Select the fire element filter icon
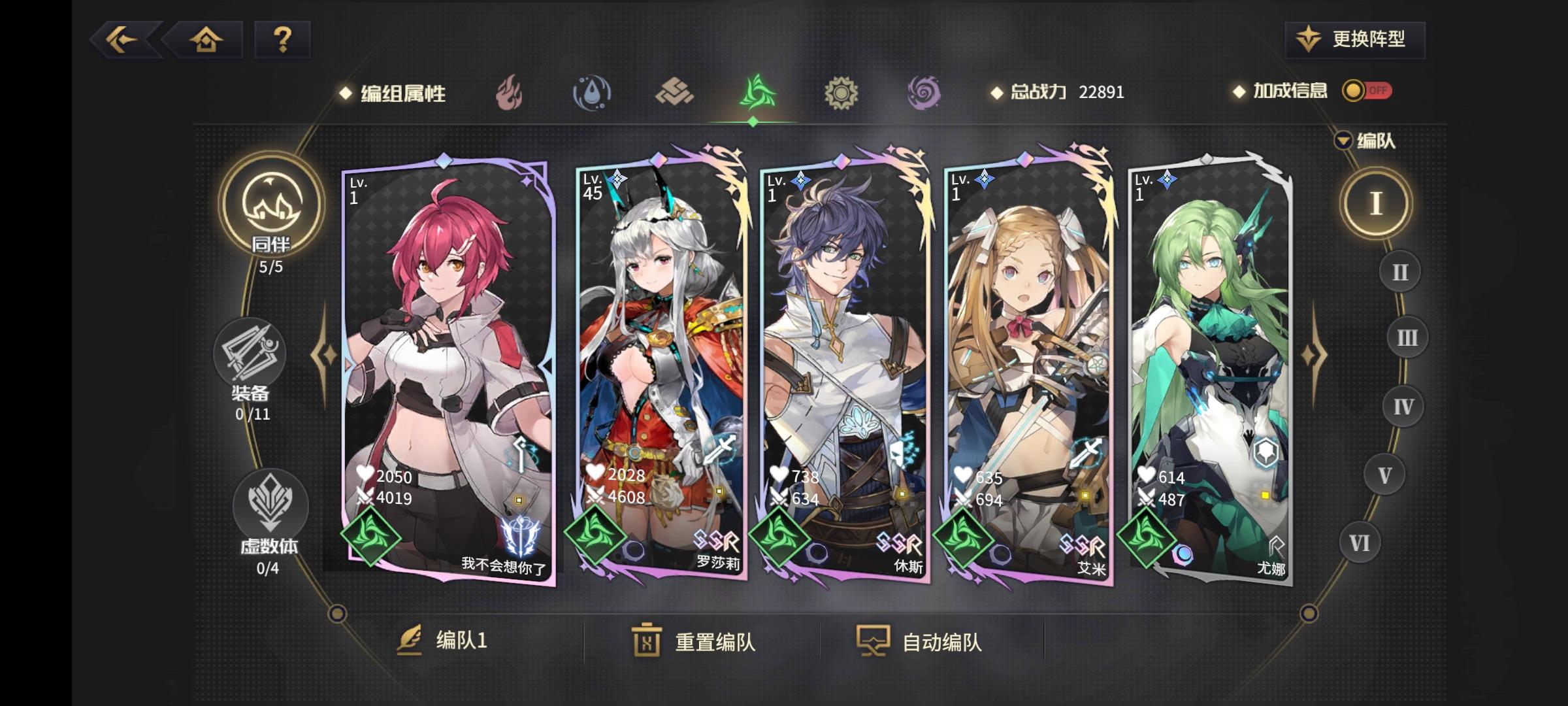Image resolution: width=1568 pixels, height=706 pixels. coord(510,92)
